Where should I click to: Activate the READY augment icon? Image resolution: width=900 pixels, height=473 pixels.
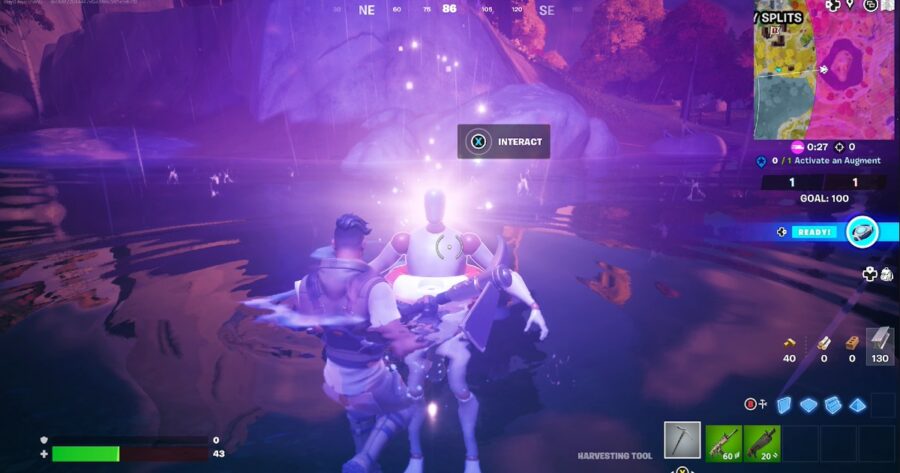tap(862, 231)
